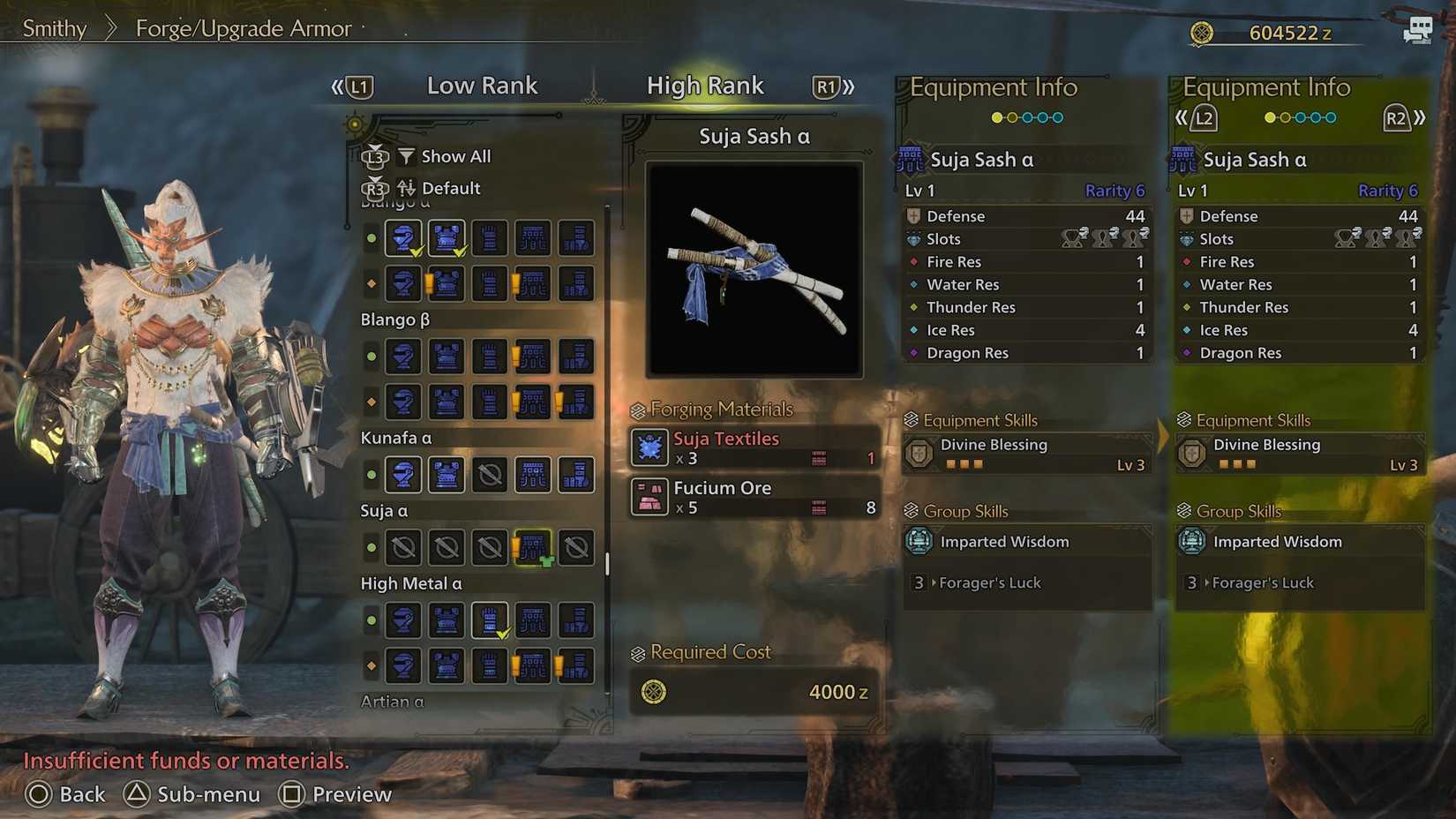The image size is (1456, 819).
Task: Choose the highlighted Suja α waist sash icon
Action: point(533,547)
